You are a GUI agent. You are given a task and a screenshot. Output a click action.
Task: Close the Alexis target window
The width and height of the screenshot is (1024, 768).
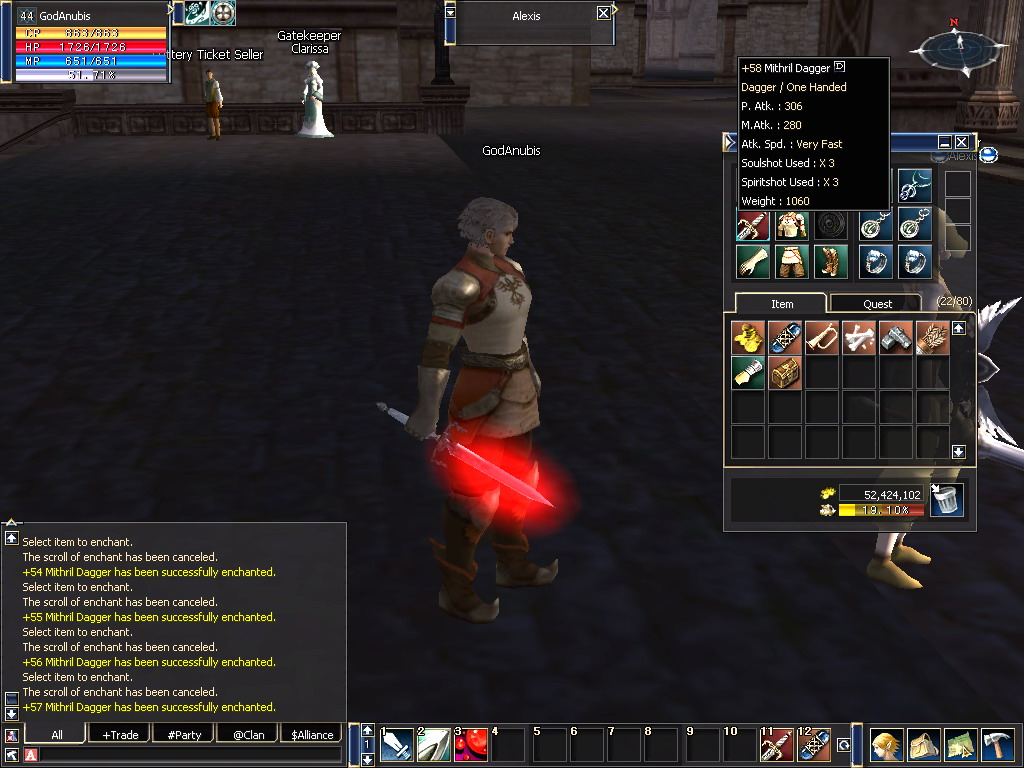coord(603,13)
